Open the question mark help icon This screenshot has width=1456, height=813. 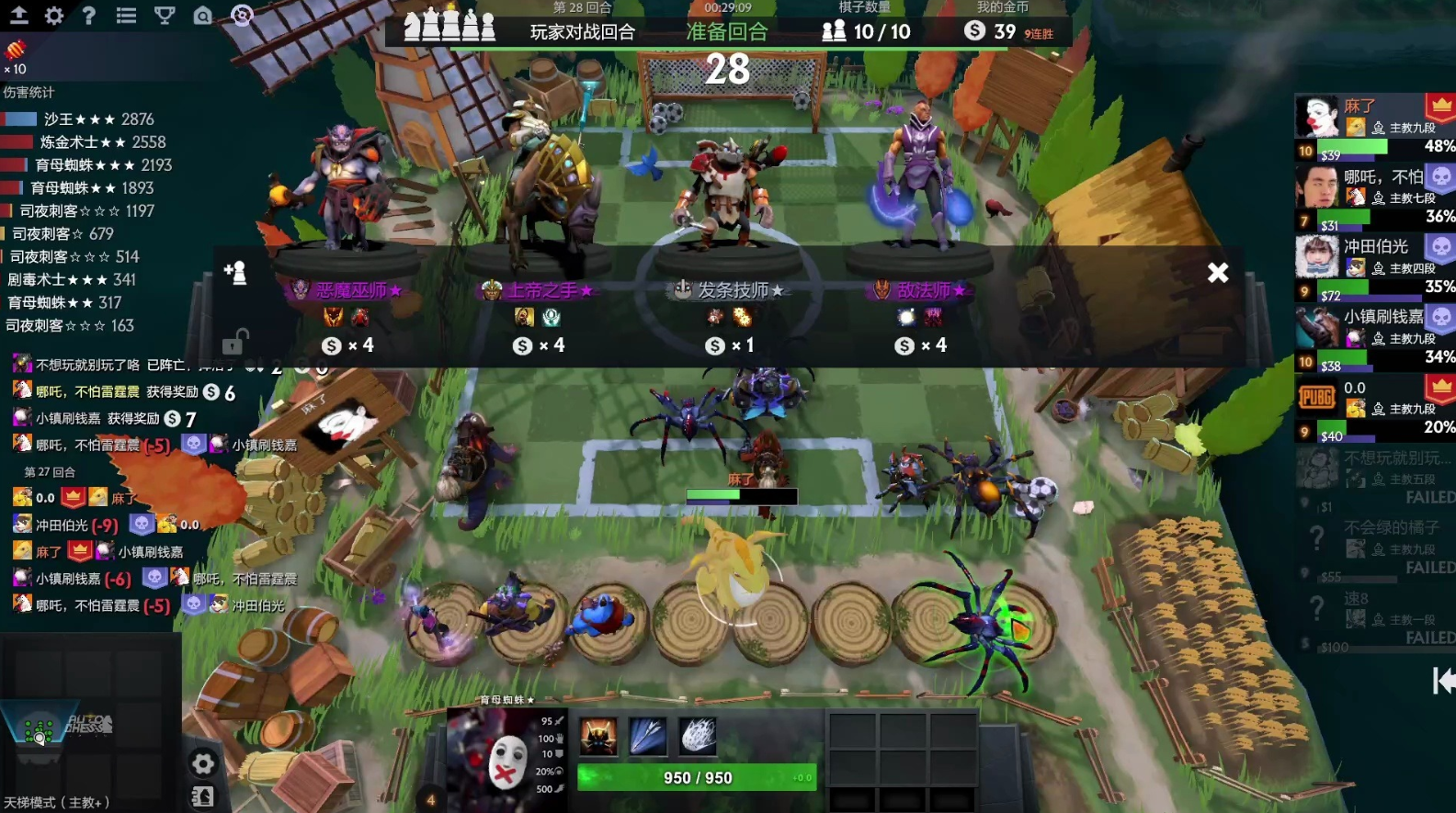point(89,16)
